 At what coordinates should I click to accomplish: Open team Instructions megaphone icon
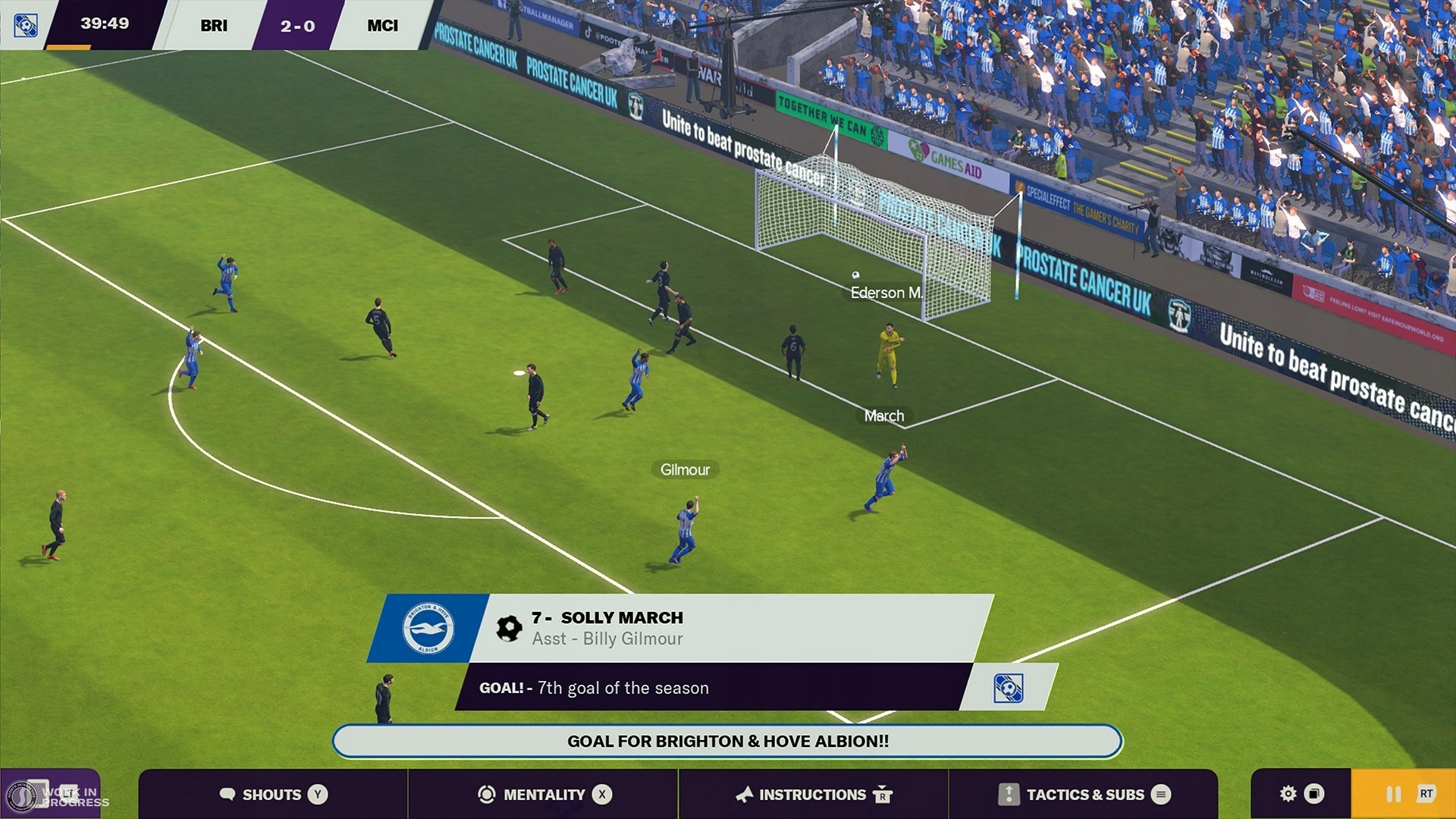tap(745, 795)
